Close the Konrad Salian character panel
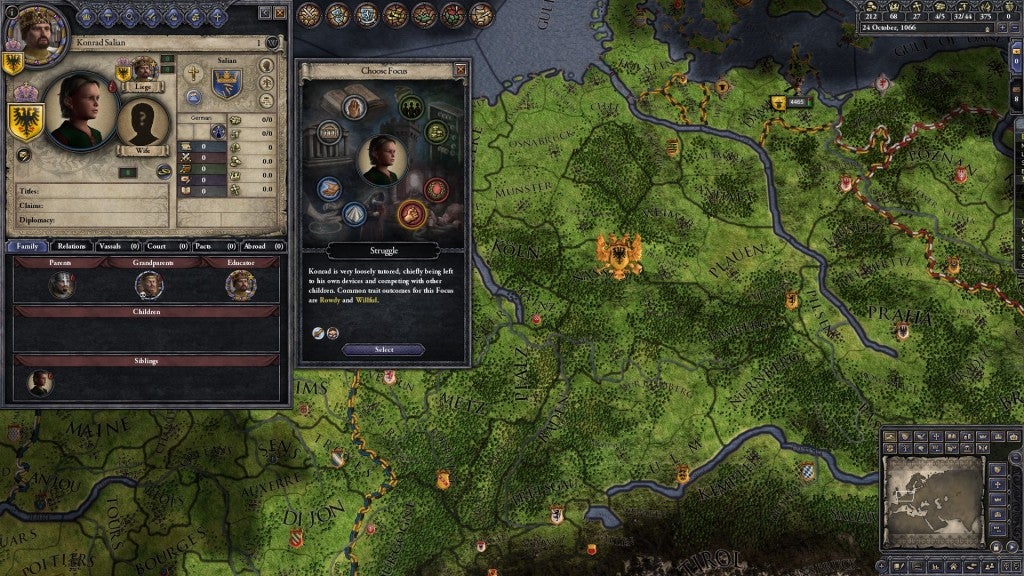This screenshot has width=1024, height=576. click(279, 12)
